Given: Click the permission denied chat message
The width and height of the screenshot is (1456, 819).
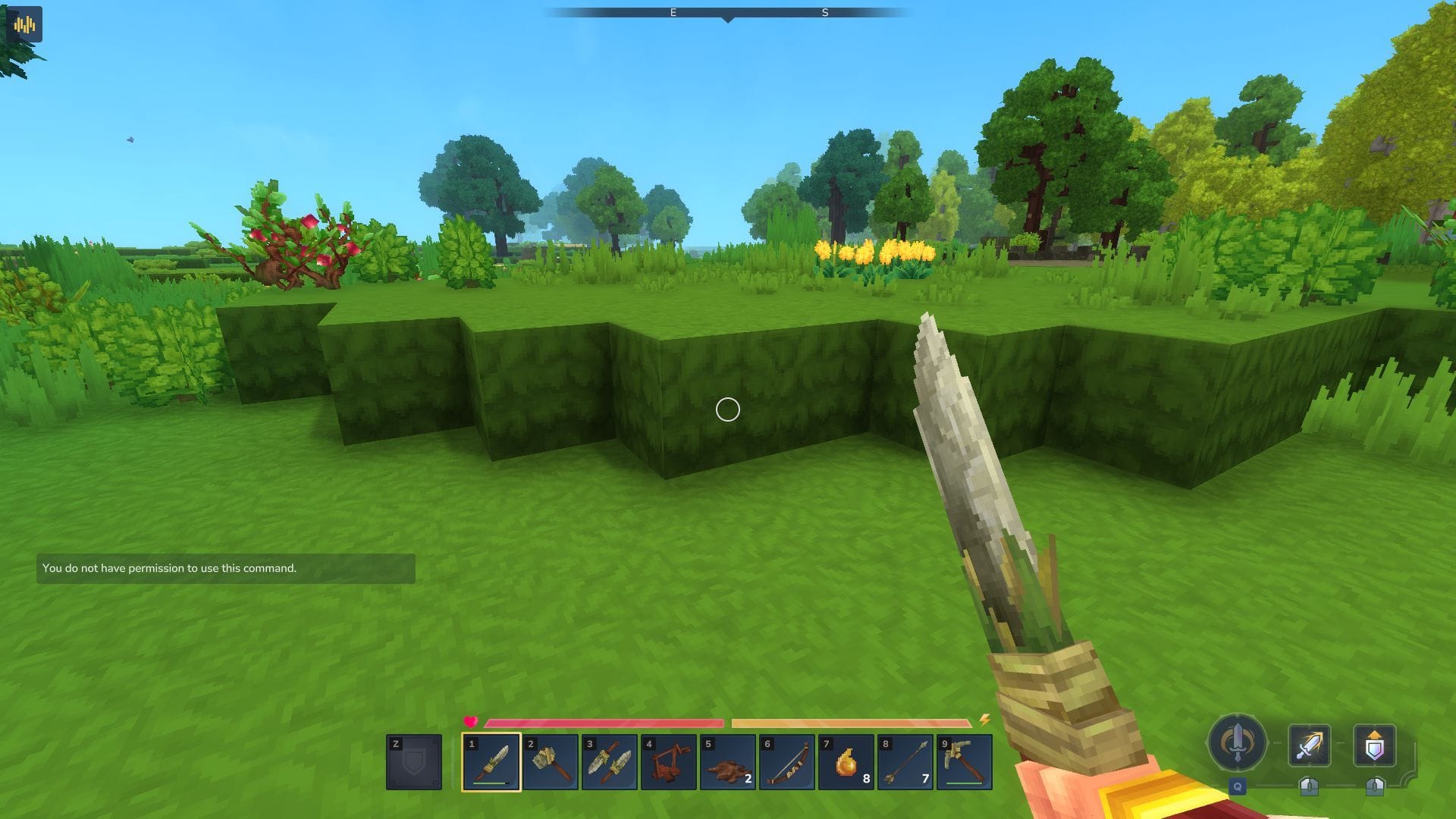Looking at the screenshot, I should pyautogui.click(x=169, y=567).
